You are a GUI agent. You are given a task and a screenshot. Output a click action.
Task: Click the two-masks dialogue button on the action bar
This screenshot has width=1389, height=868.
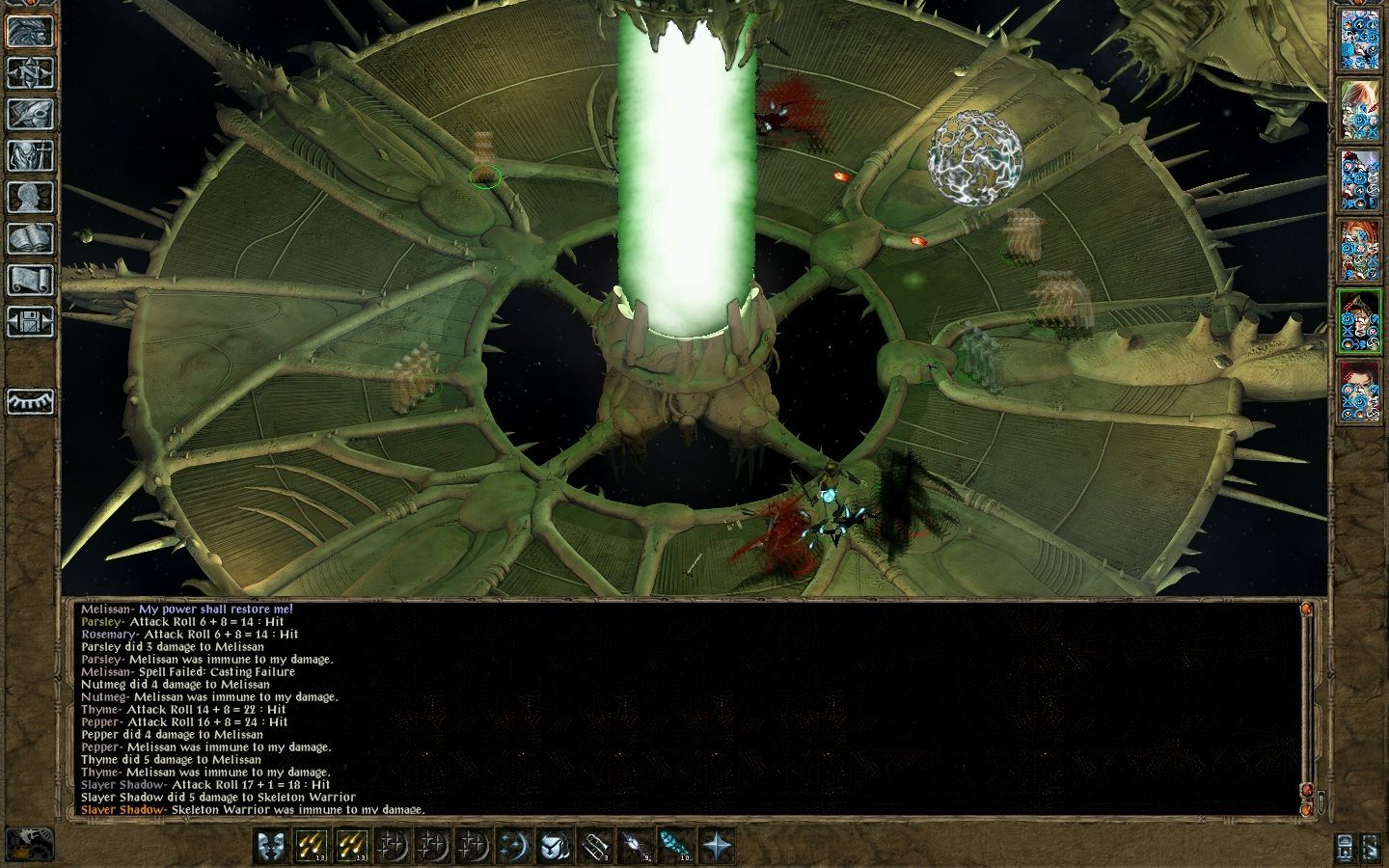pos(271,846)
